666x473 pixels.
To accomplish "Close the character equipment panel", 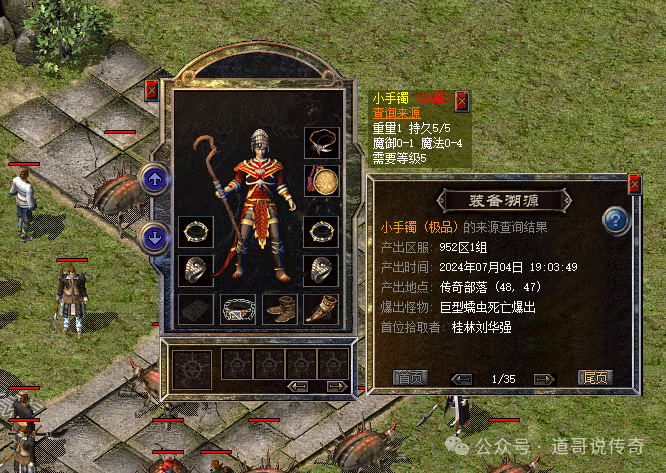I will [152, 90].
